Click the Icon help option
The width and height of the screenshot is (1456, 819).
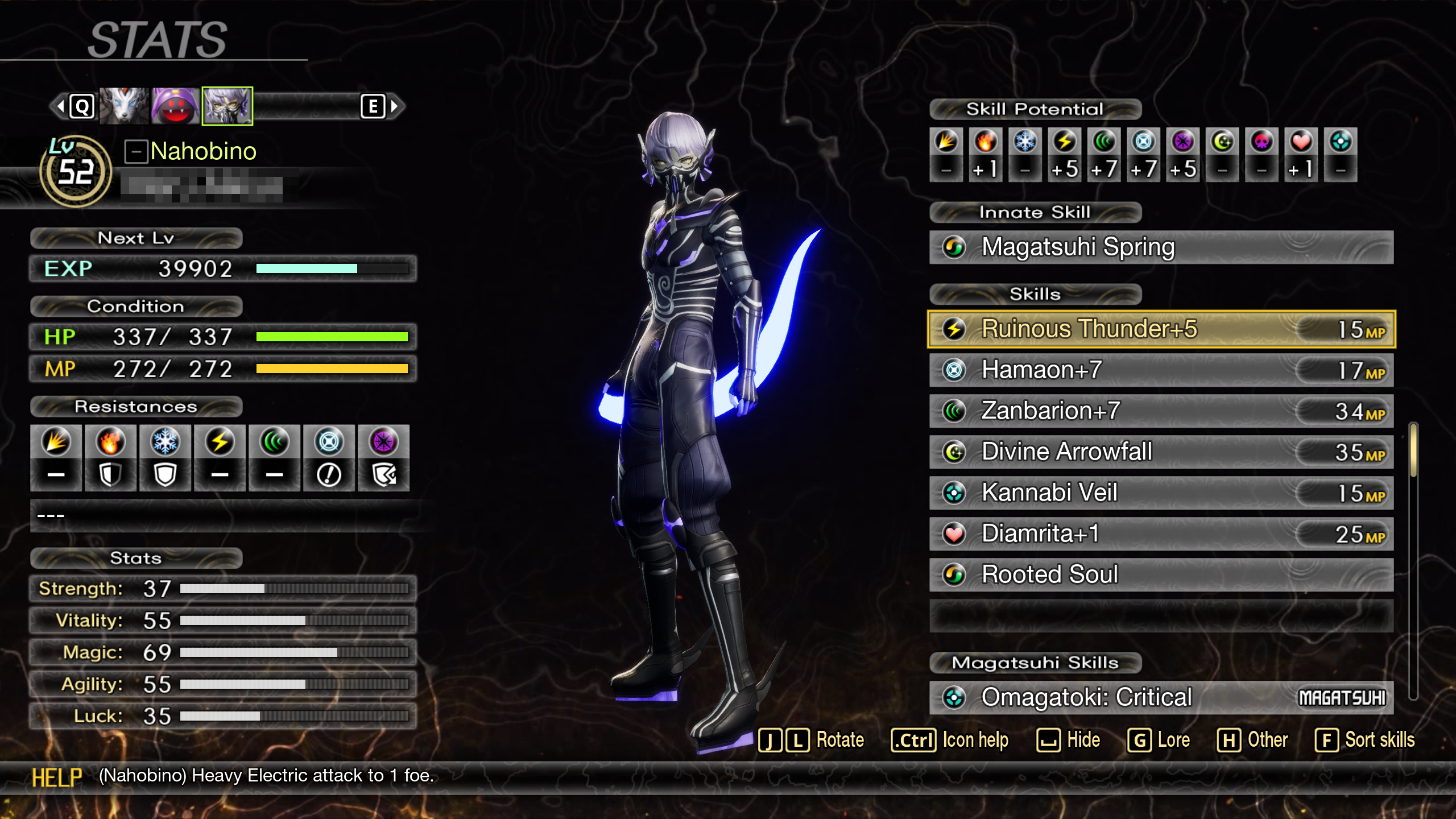950,741
